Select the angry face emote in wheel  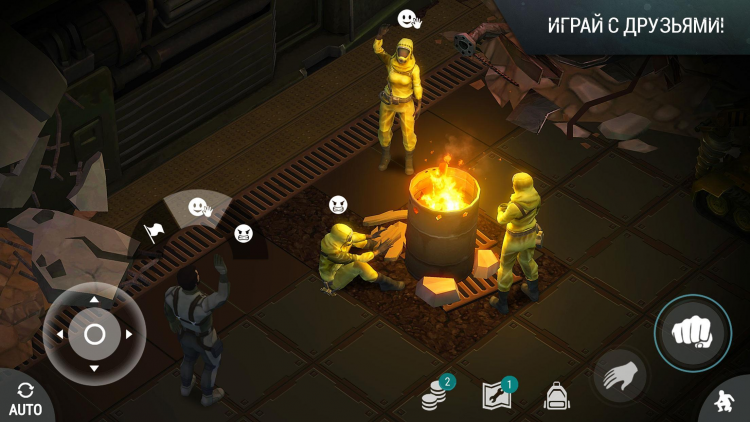click(x=243, y=234)
